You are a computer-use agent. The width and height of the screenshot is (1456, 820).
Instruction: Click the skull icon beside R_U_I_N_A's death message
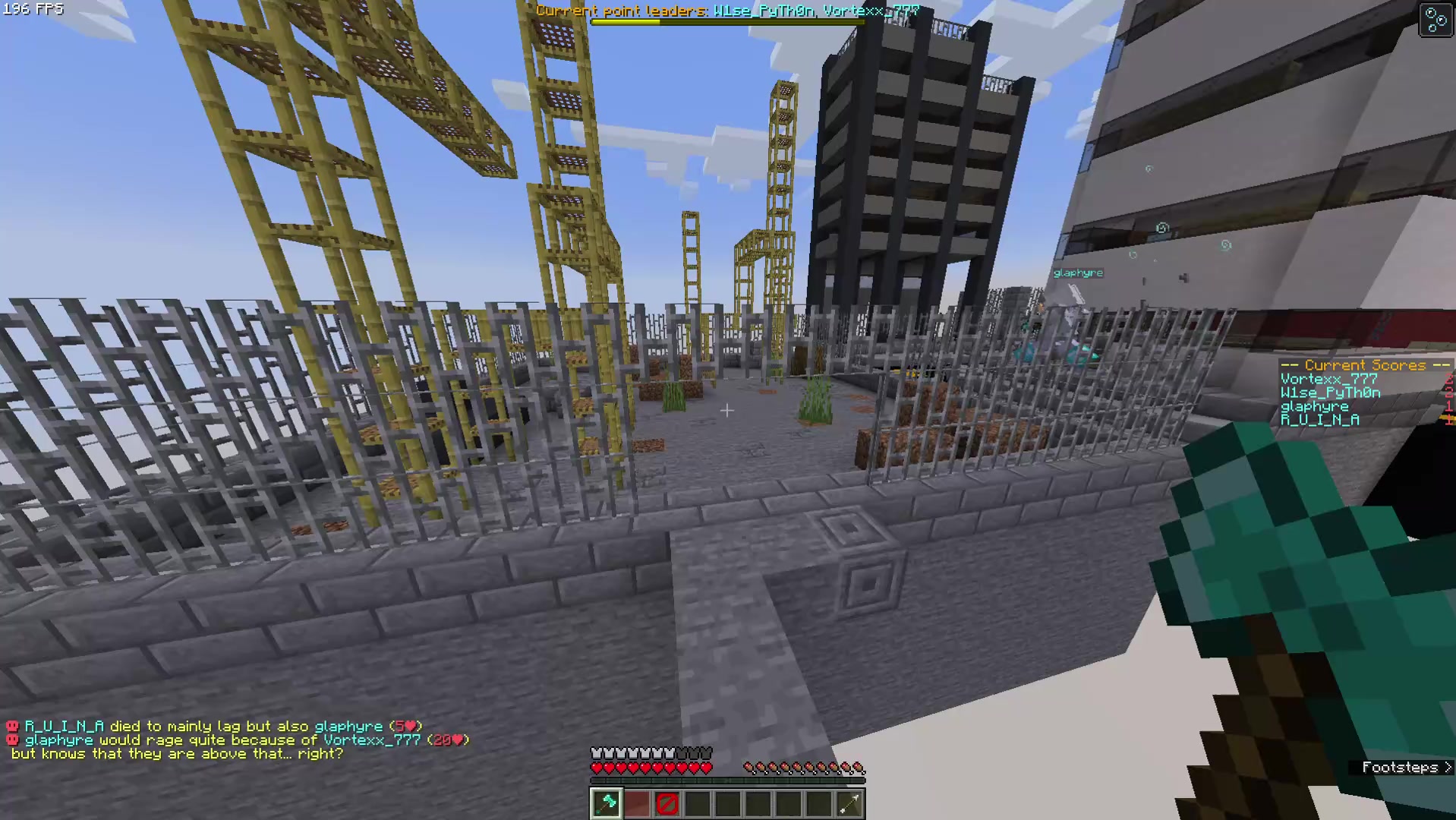[11, 726]
